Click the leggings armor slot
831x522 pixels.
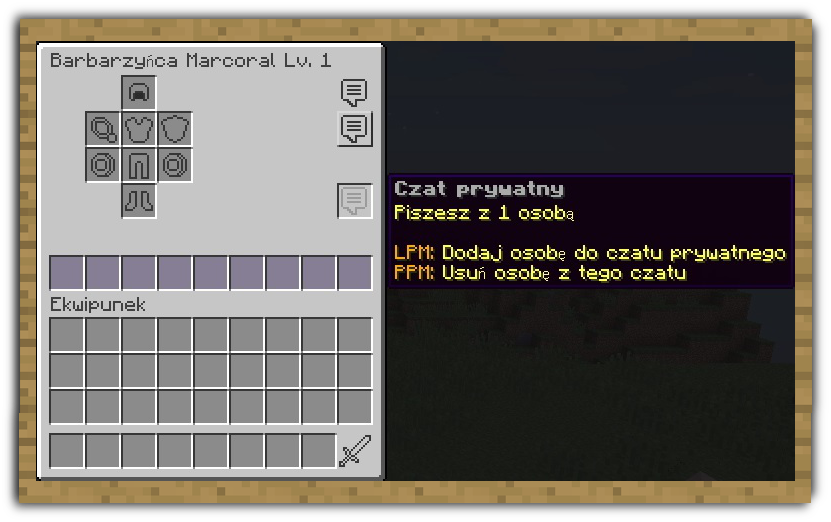(138, 165)
